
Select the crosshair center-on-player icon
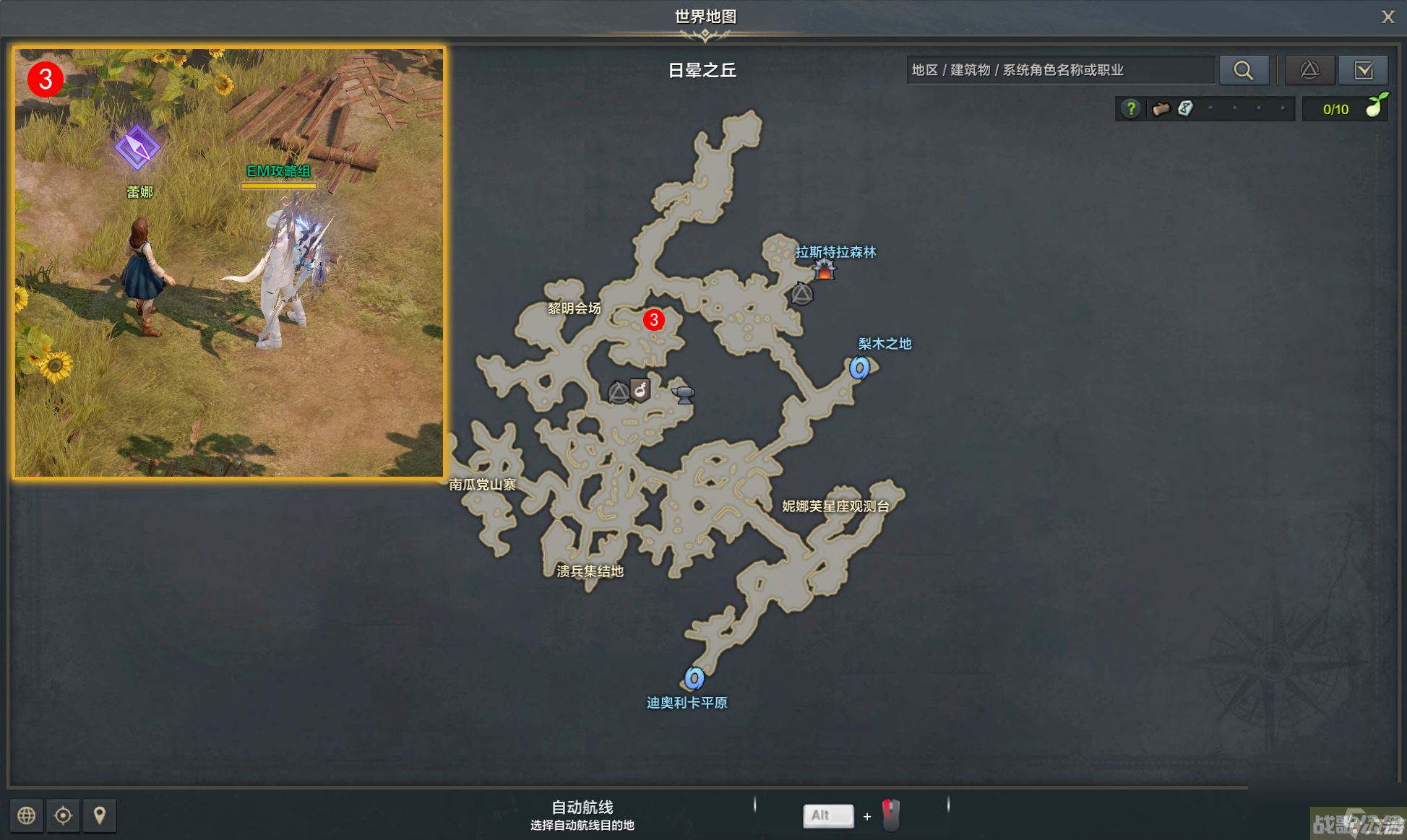63,815
